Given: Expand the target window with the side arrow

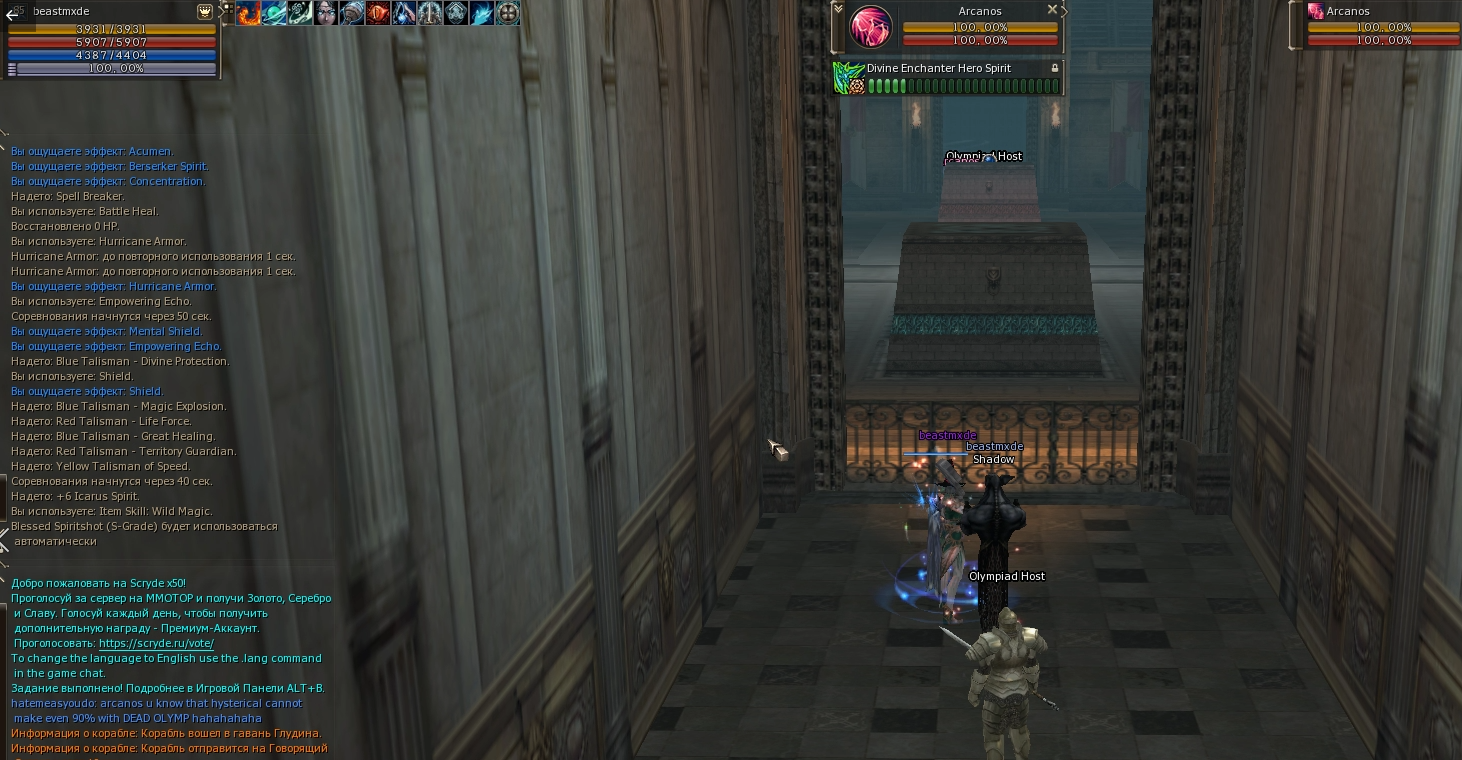Looking at the screenshot, I should tap(1064, 11).
